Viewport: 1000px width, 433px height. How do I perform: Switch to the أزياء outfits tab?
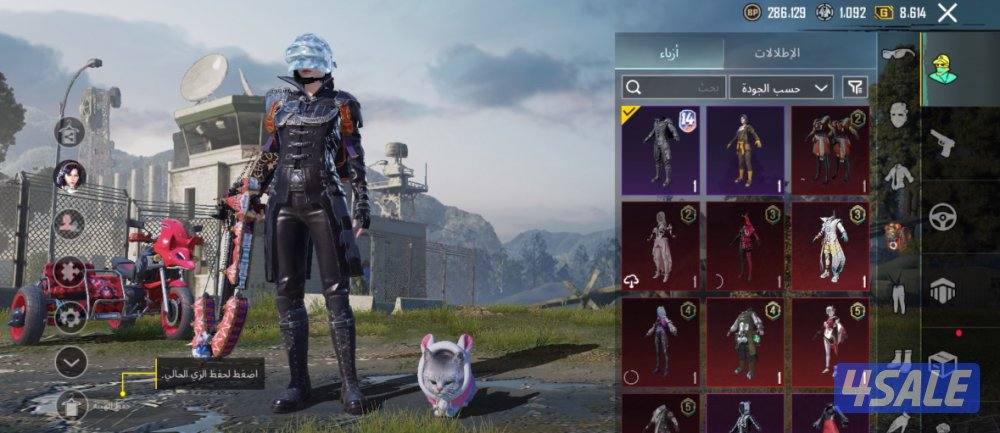point(668,51)
